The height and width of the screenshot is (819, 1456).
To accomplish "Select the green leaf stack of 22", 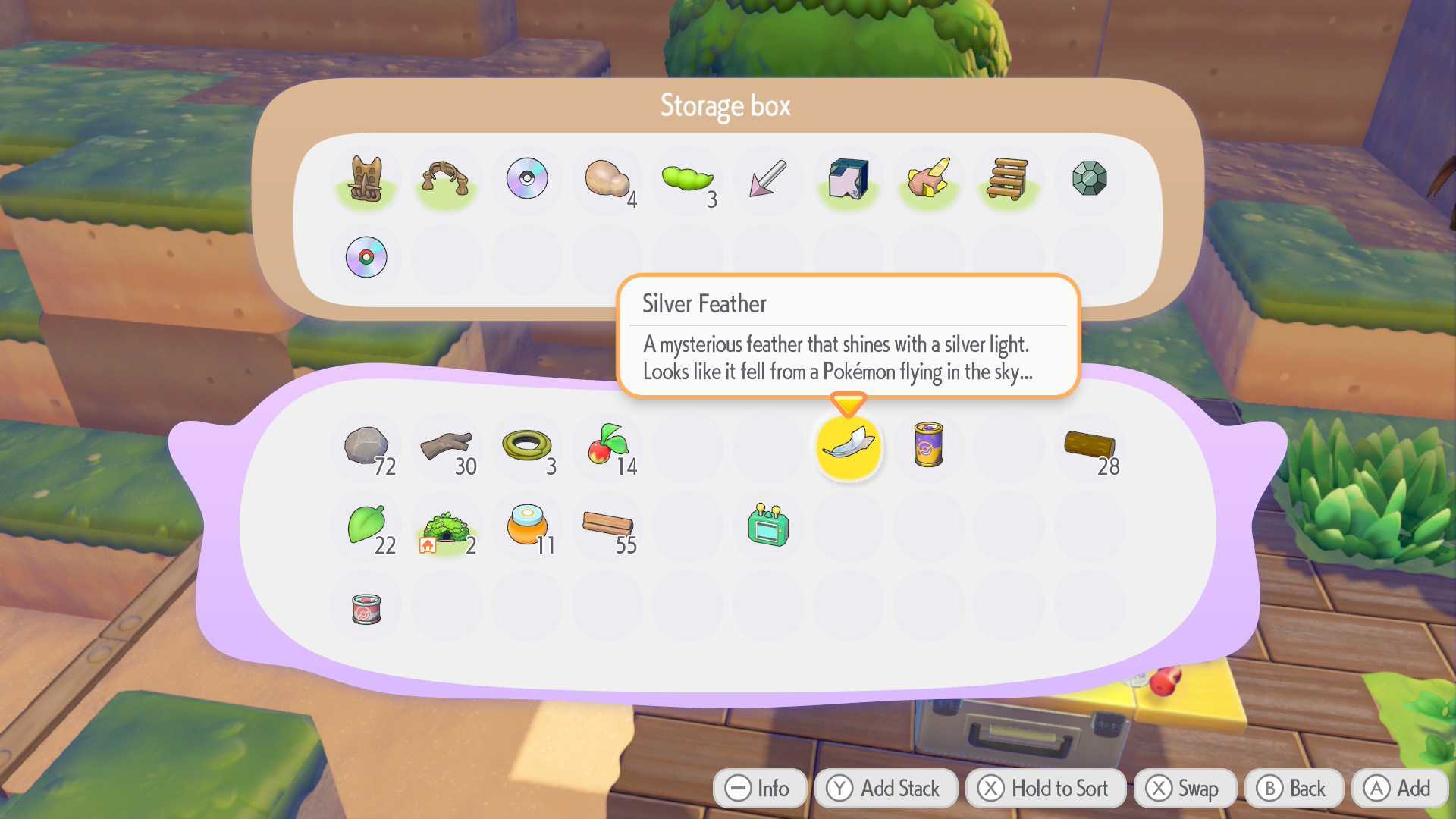I will click(x=366, y=526).
